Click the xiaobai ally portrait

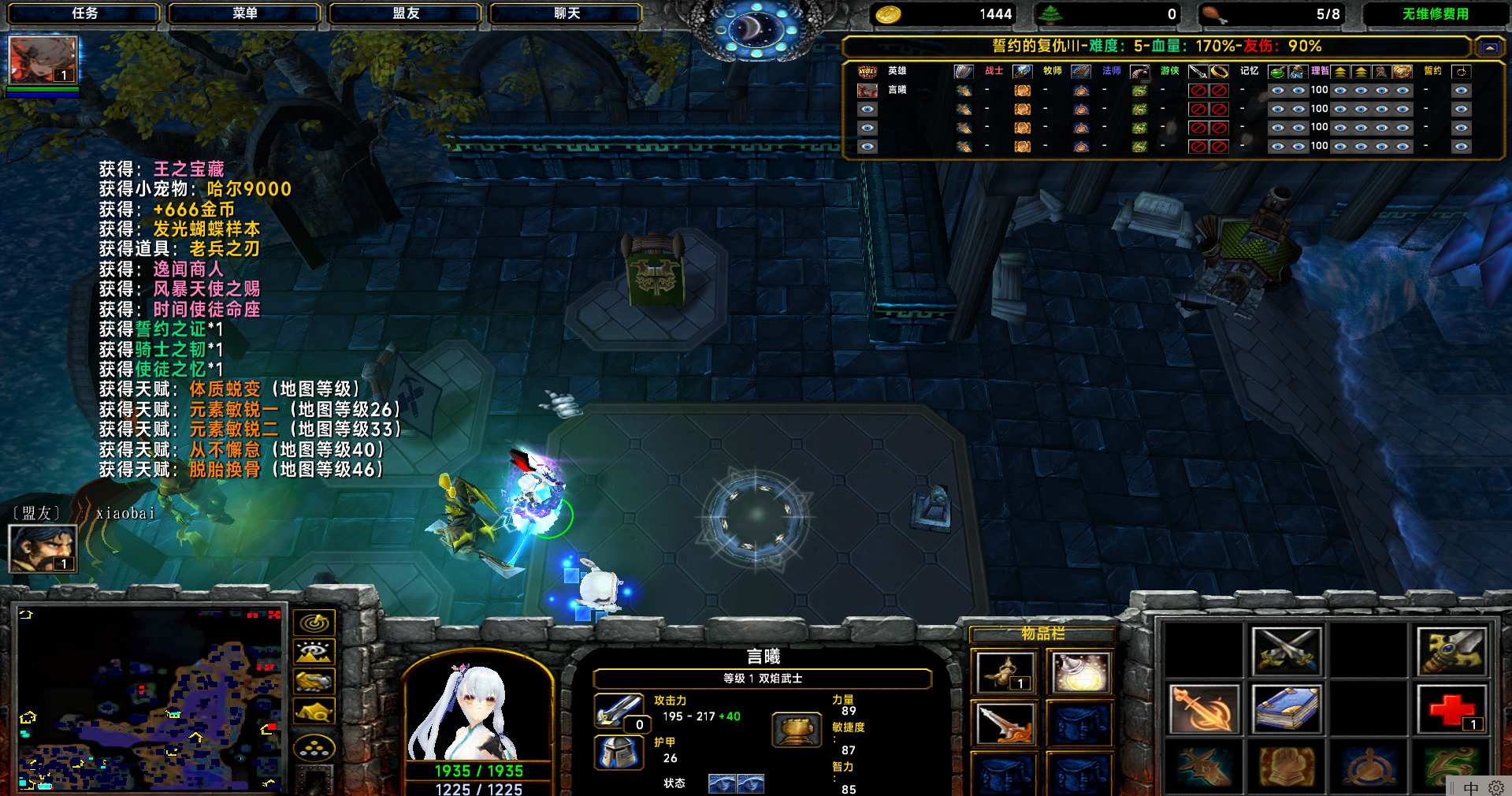[43, 549]
